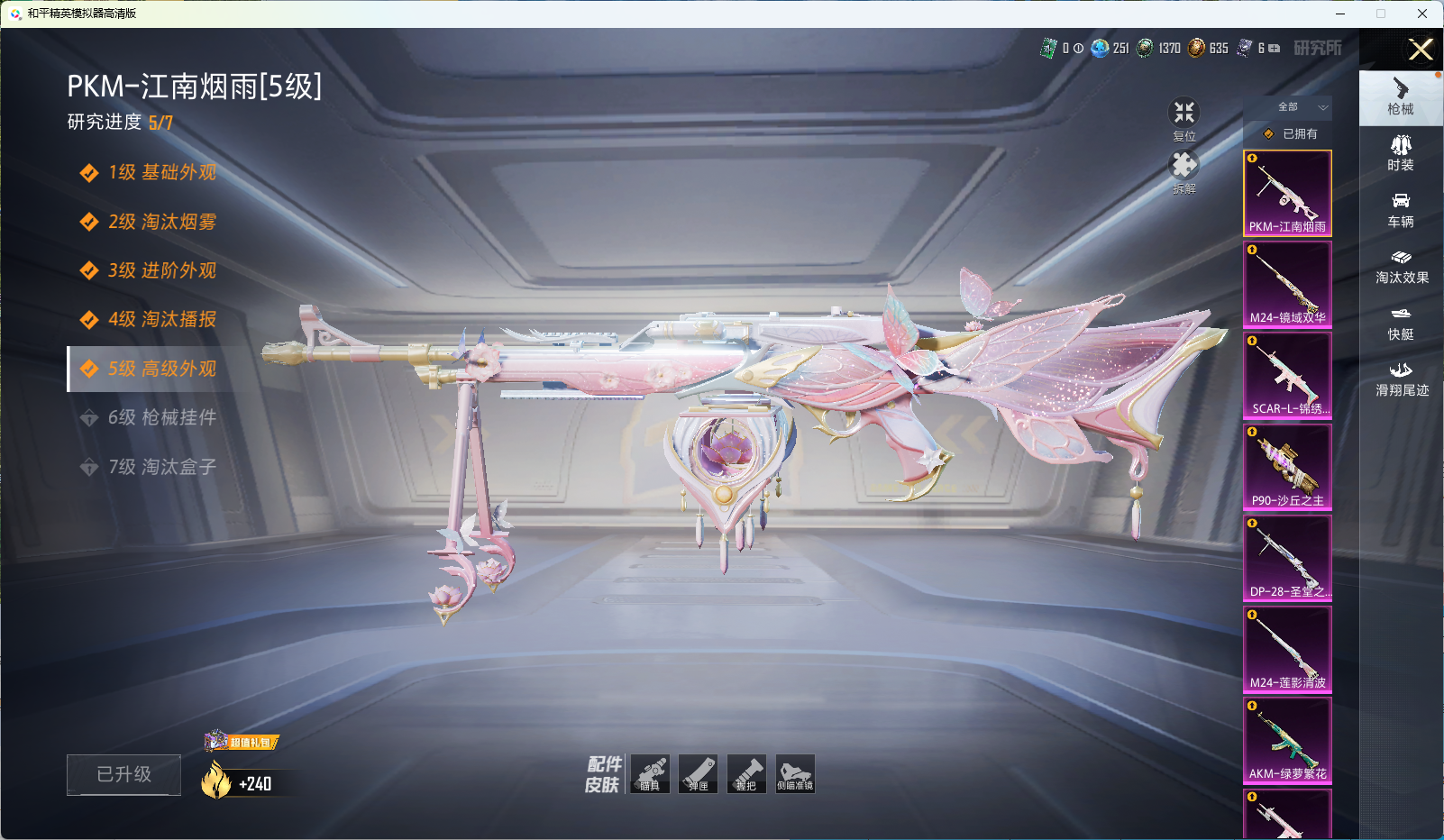Show the 车辆 vehicles category
The image size is (1444, 840).
1401,209
